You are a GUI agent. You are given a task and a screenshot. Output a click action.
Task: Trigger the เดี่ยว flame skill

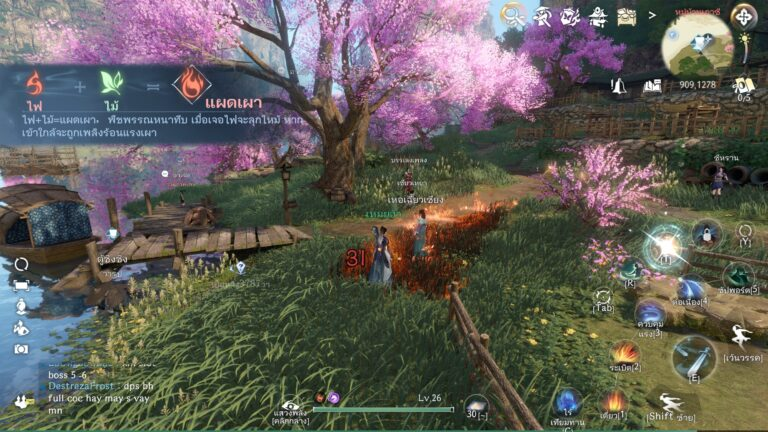point(614,402)
